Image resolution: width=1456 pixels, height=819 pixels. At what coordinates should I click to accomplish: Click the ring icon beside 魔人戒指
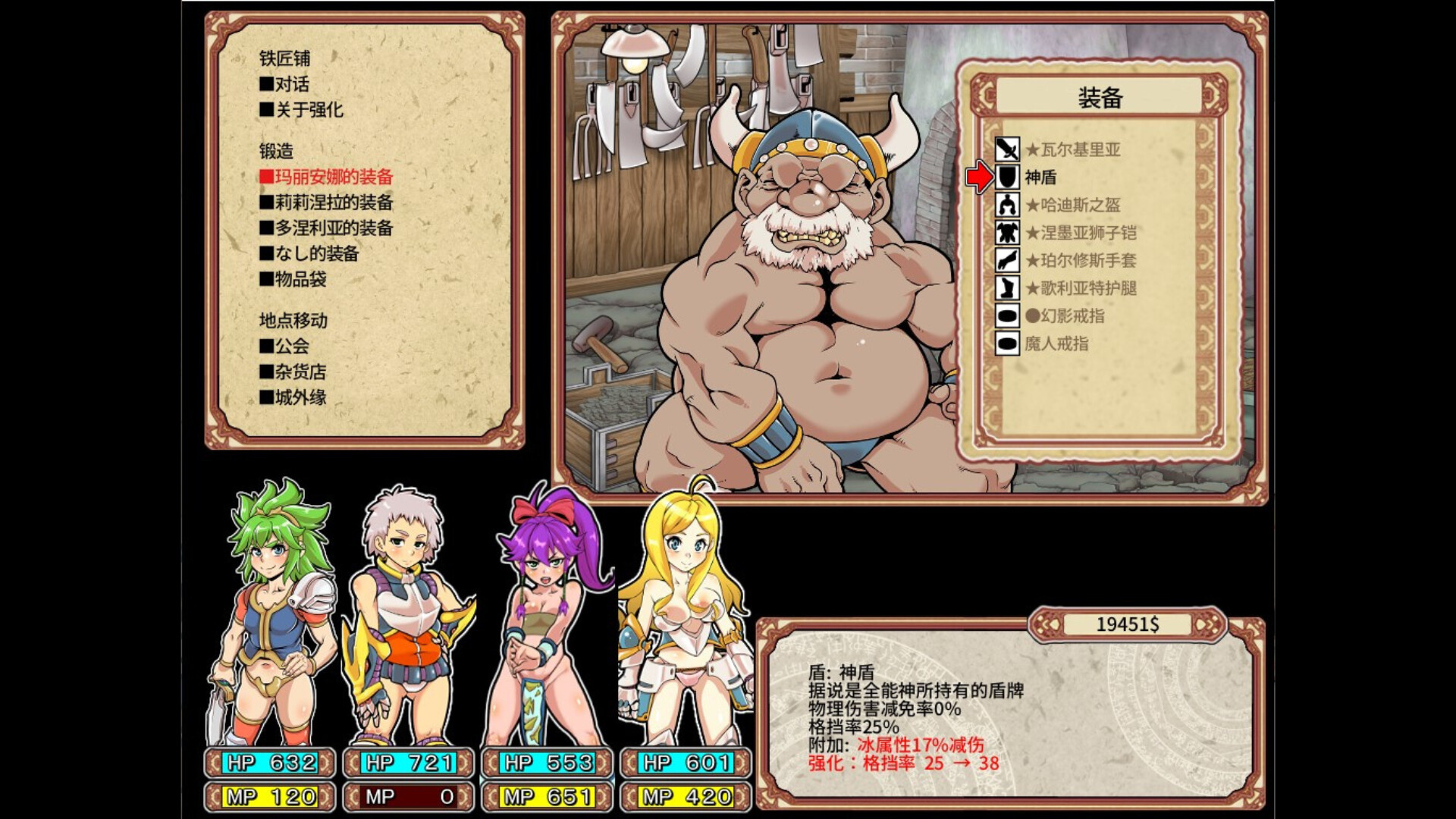point(1009,346)
